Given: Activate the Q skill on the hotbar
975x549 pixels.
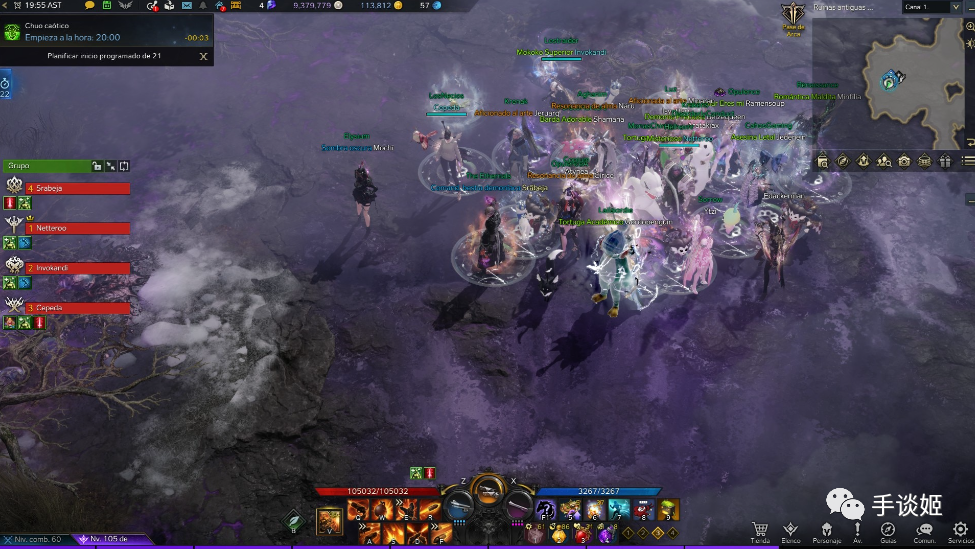Looking at the screenshot, I should click(357, 512).
